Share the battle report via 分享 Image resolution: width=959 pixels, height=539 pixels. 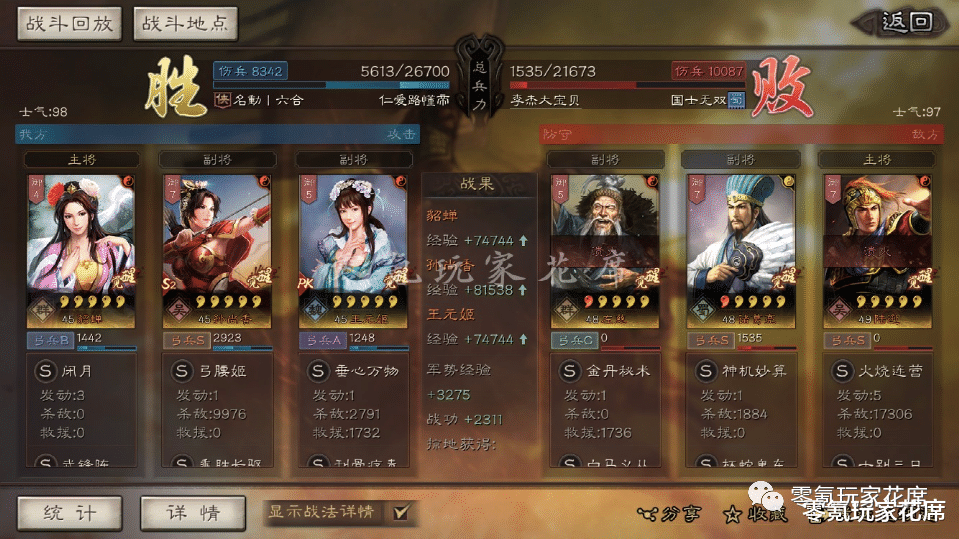[669, 513]
